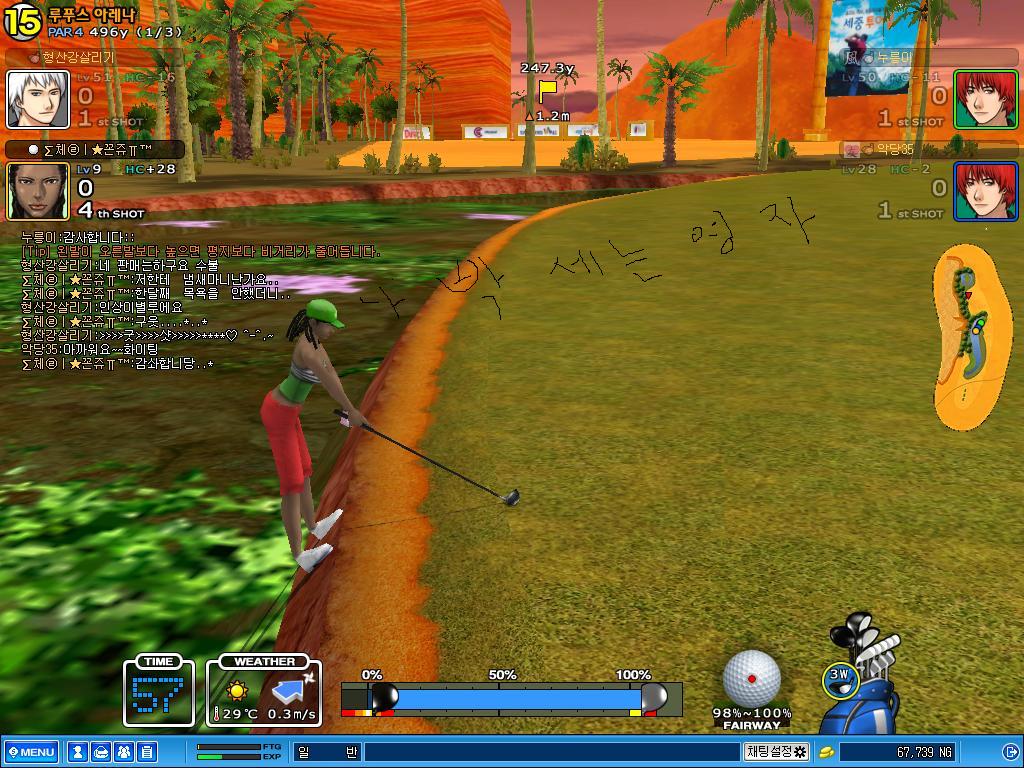
Task: Click the exit arrow icon
Action: pyautogui.click(x=1009, y=752)
